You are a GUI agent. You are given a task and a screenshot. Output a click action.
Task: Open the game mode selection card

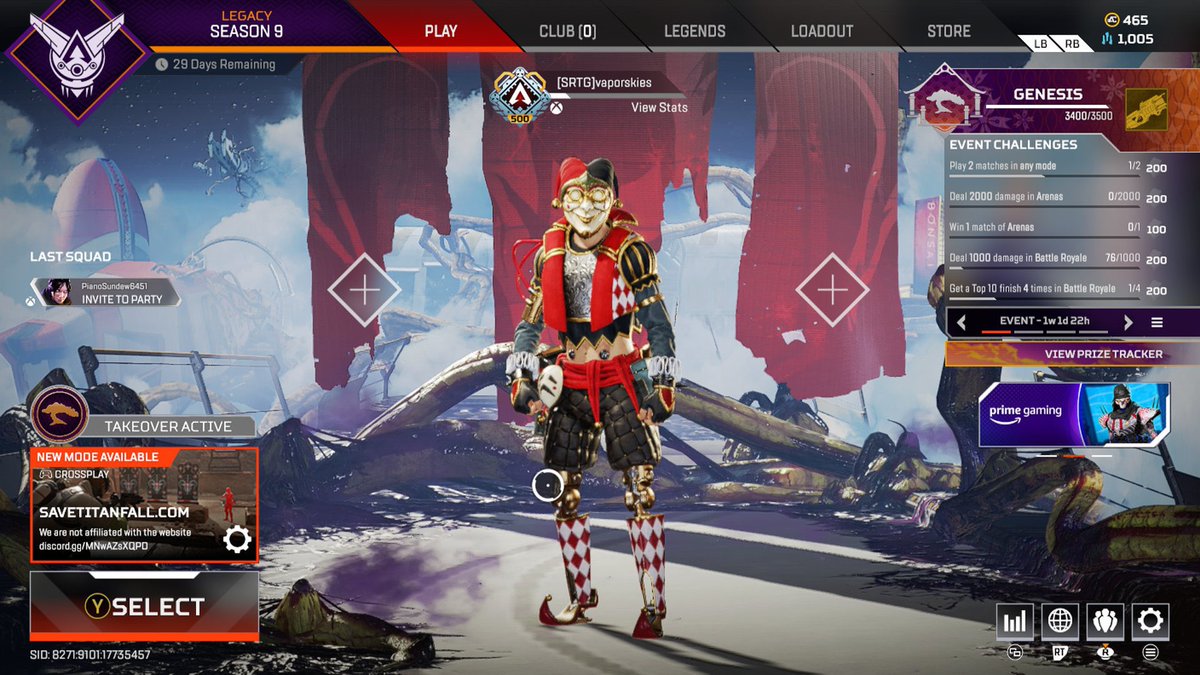point(143,505)
